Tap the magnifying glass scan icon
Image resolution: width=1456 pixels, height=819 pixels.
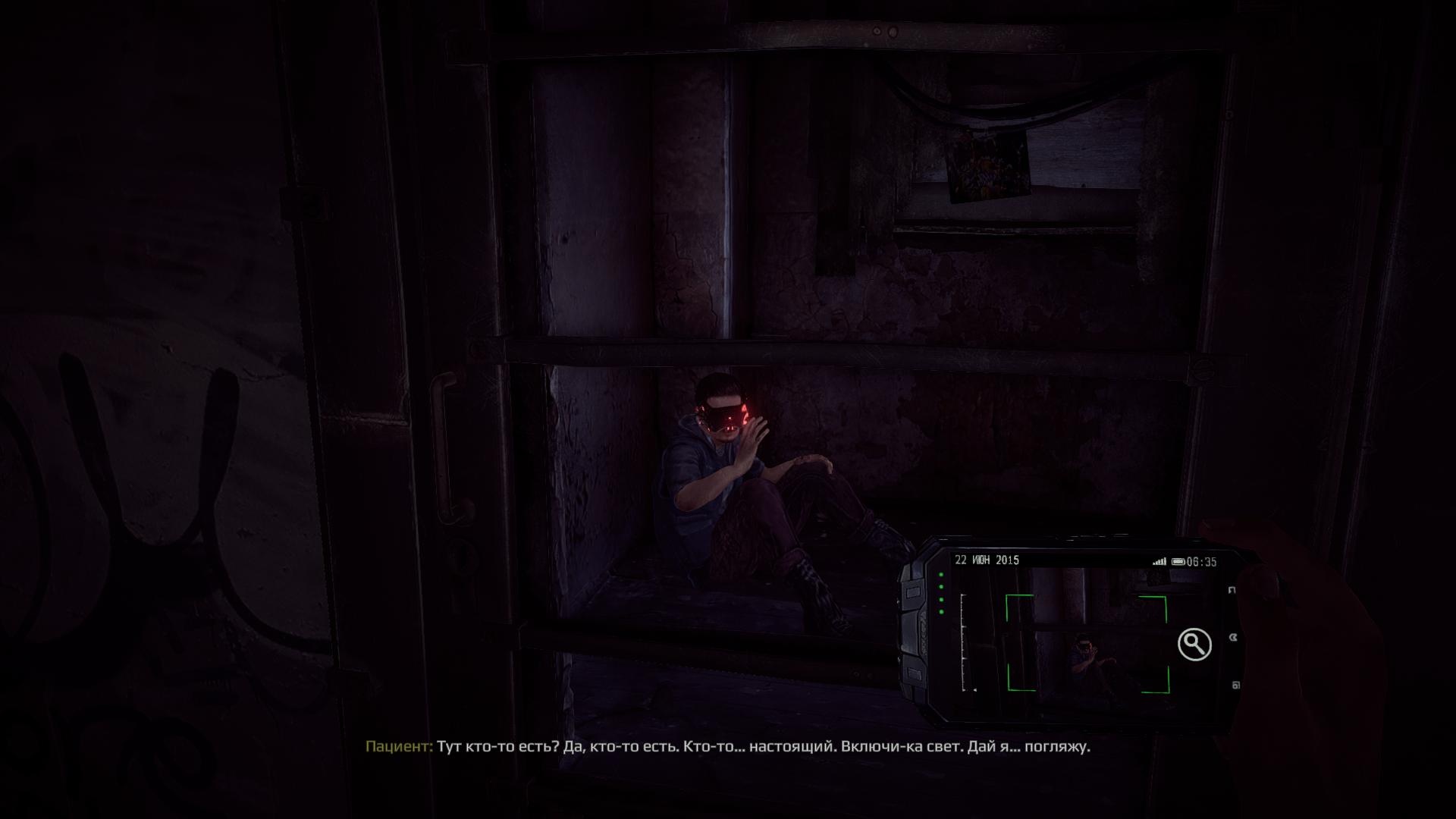tap(1194, 645)
